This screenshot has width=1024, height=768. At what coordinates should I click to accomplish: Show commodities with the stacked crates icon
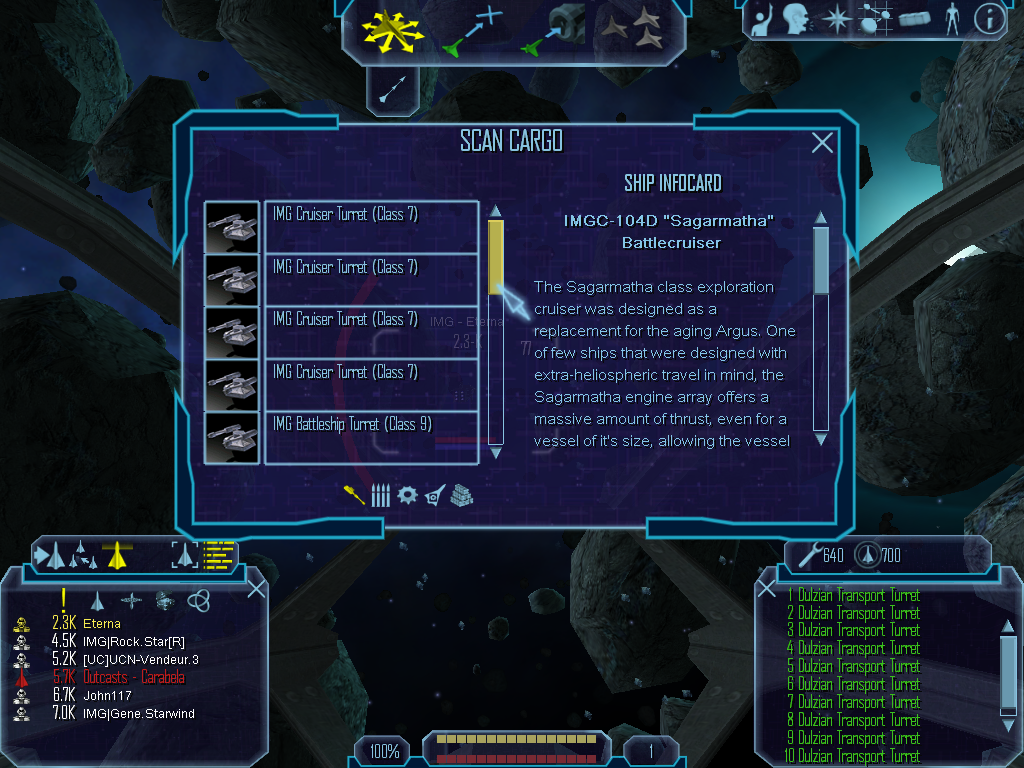(x=461, y=495)
